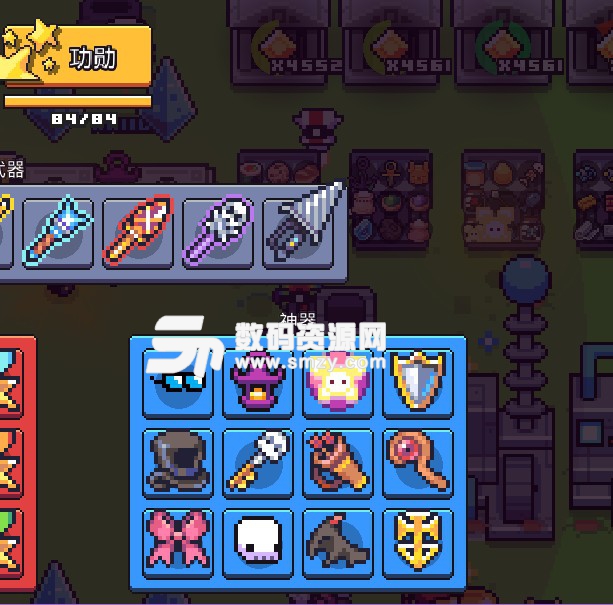
Task: Pick the dark dinosaur skull artifact
Action: point(338,540)
